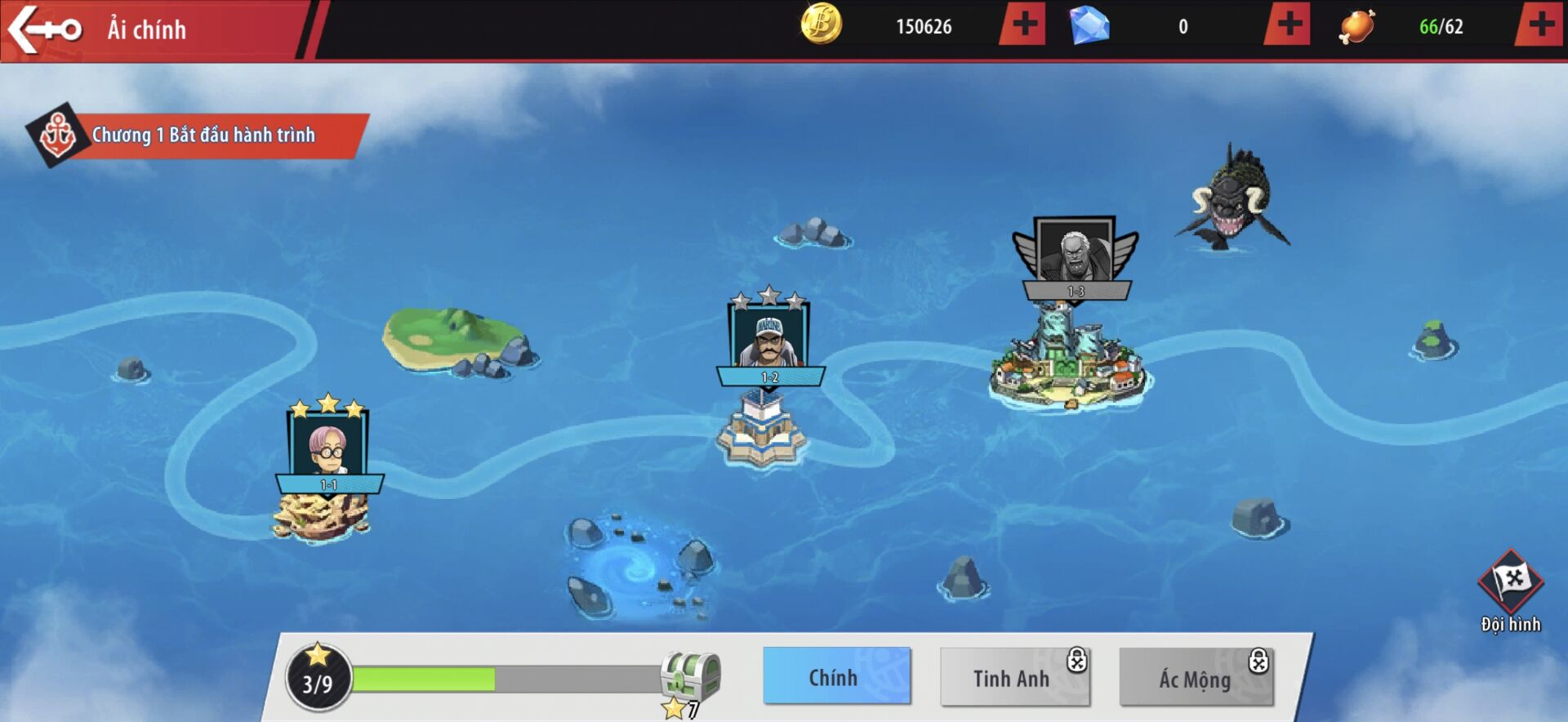Screen dimensions: 1568x722
Task: Add more blue diamonds with plus button
Action: (x=1288, y=25)
